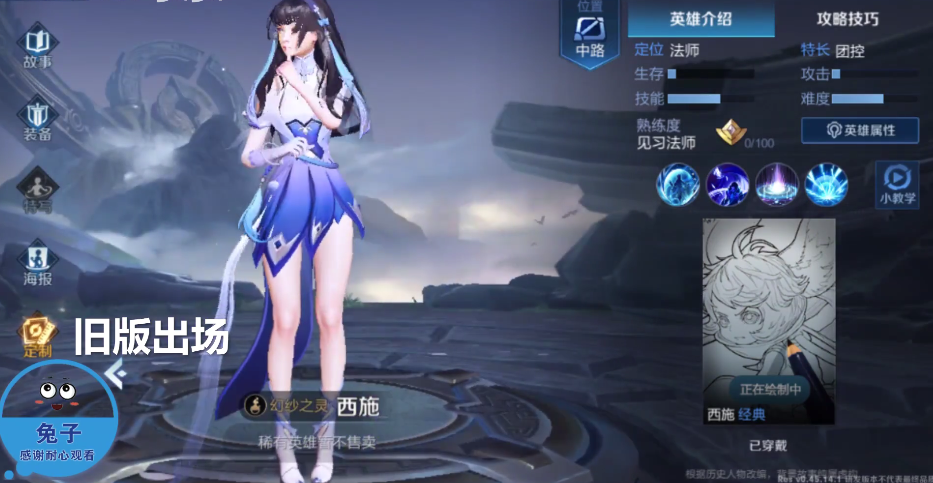933x483 pixels.
Task: Select the passive skill icon with standing figure
Action: pyautogui.click(x=677, y=184)
